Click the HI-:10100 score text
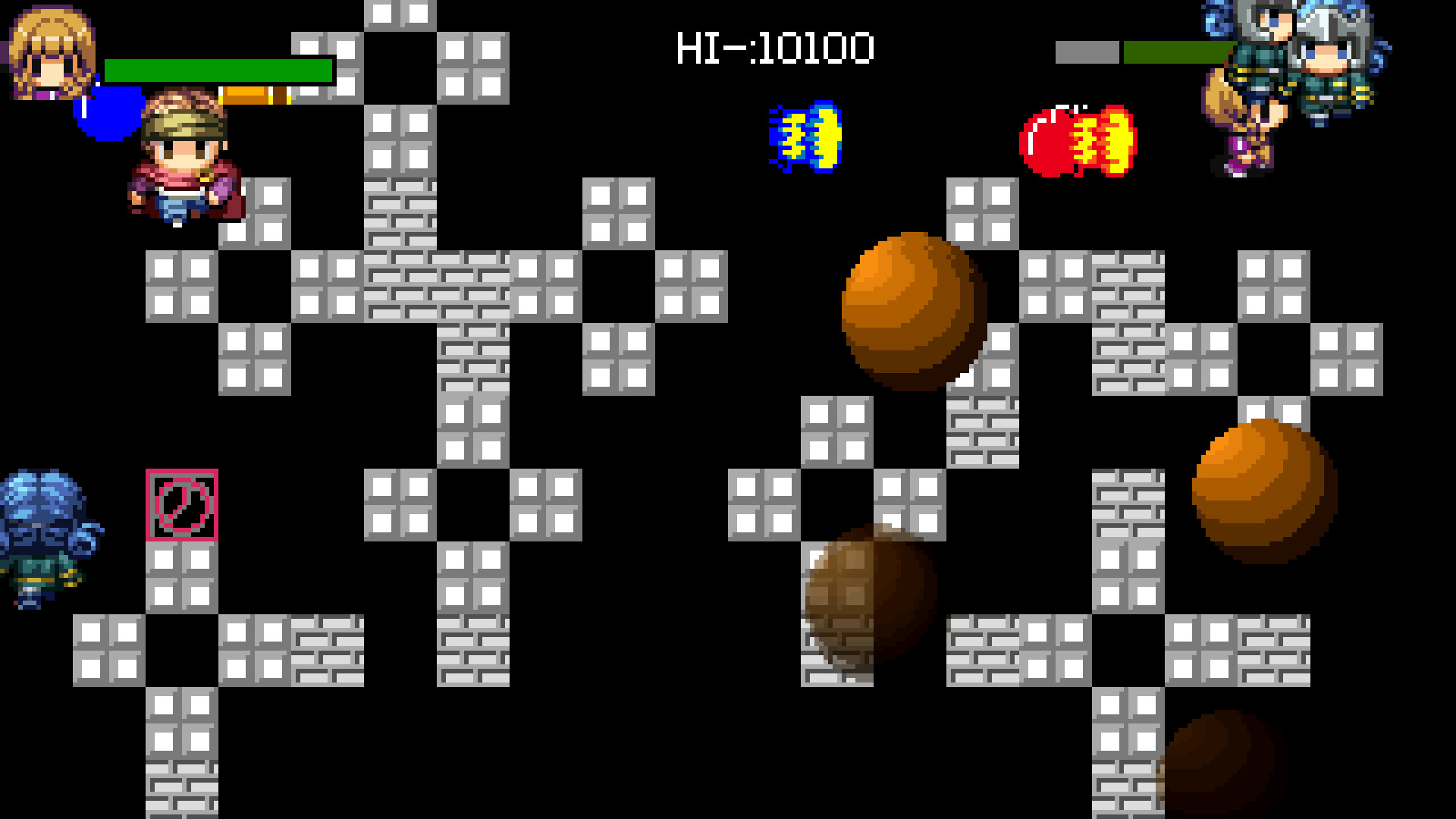1456x819 pixels. tap(775, 47)
